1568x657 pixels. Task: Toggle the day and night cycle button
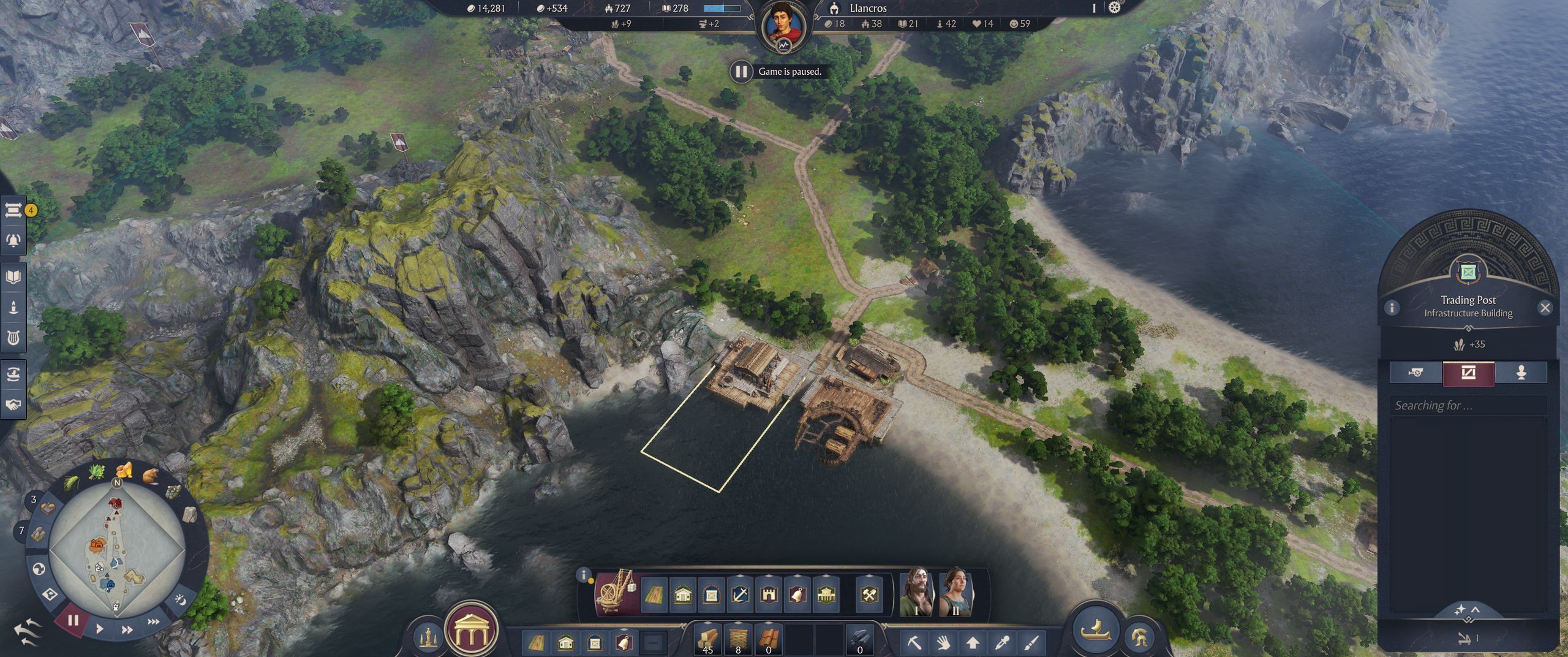[181, 599]
